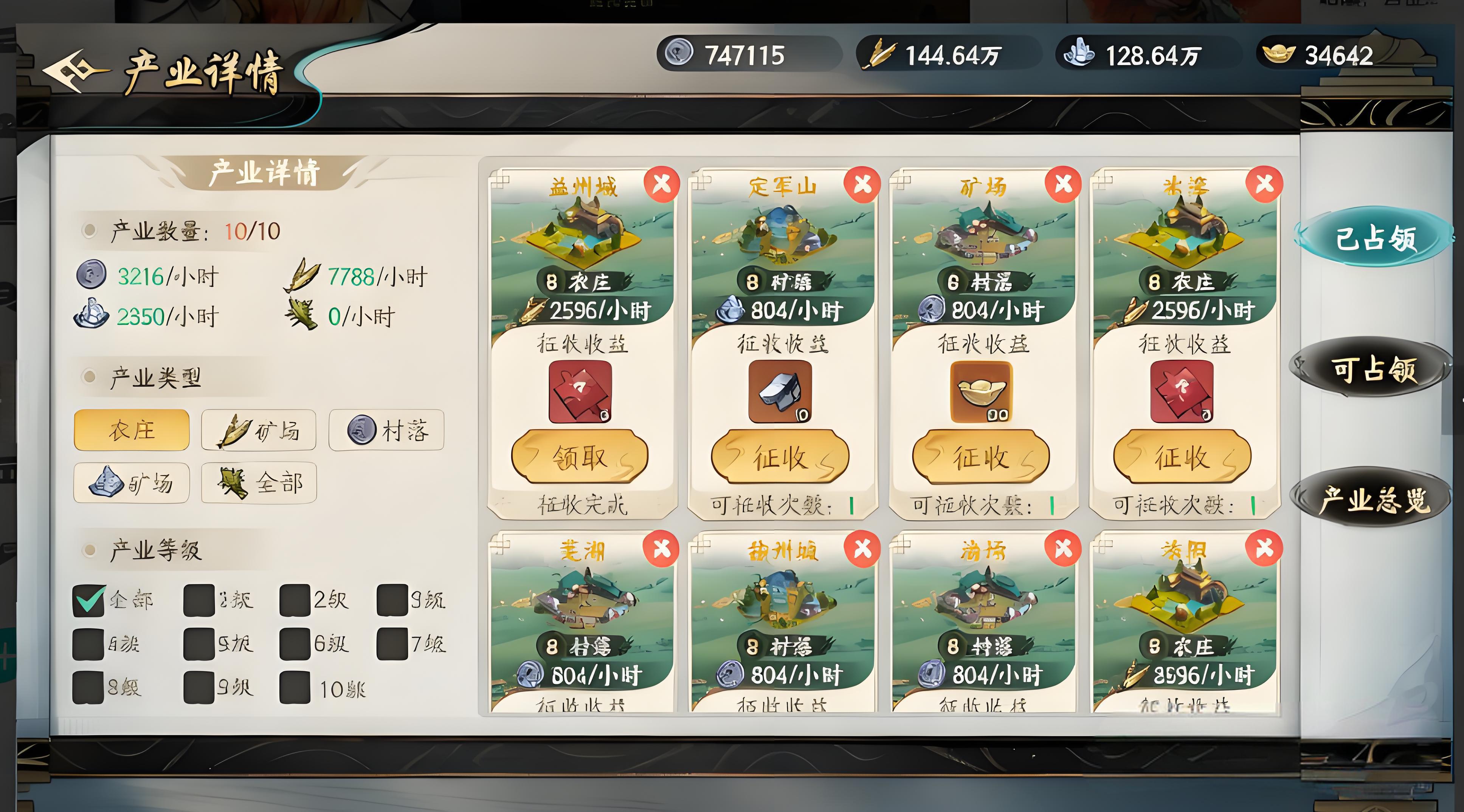Check the 2级 level filter
This screenshot has width=1464, height=812.
295,600
